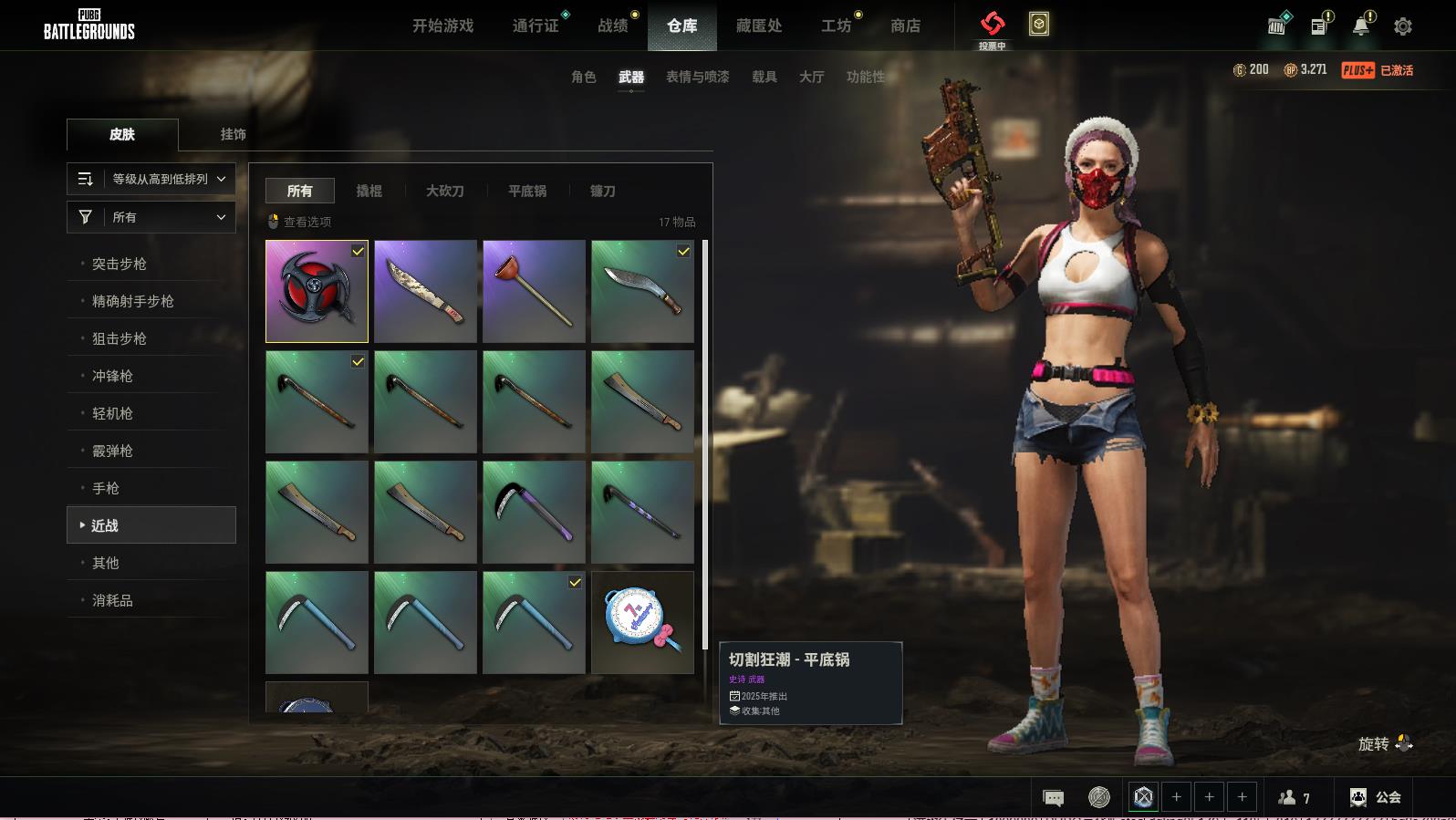
Task: Select the red shuriken pan skin
Action: click(317, 291)
